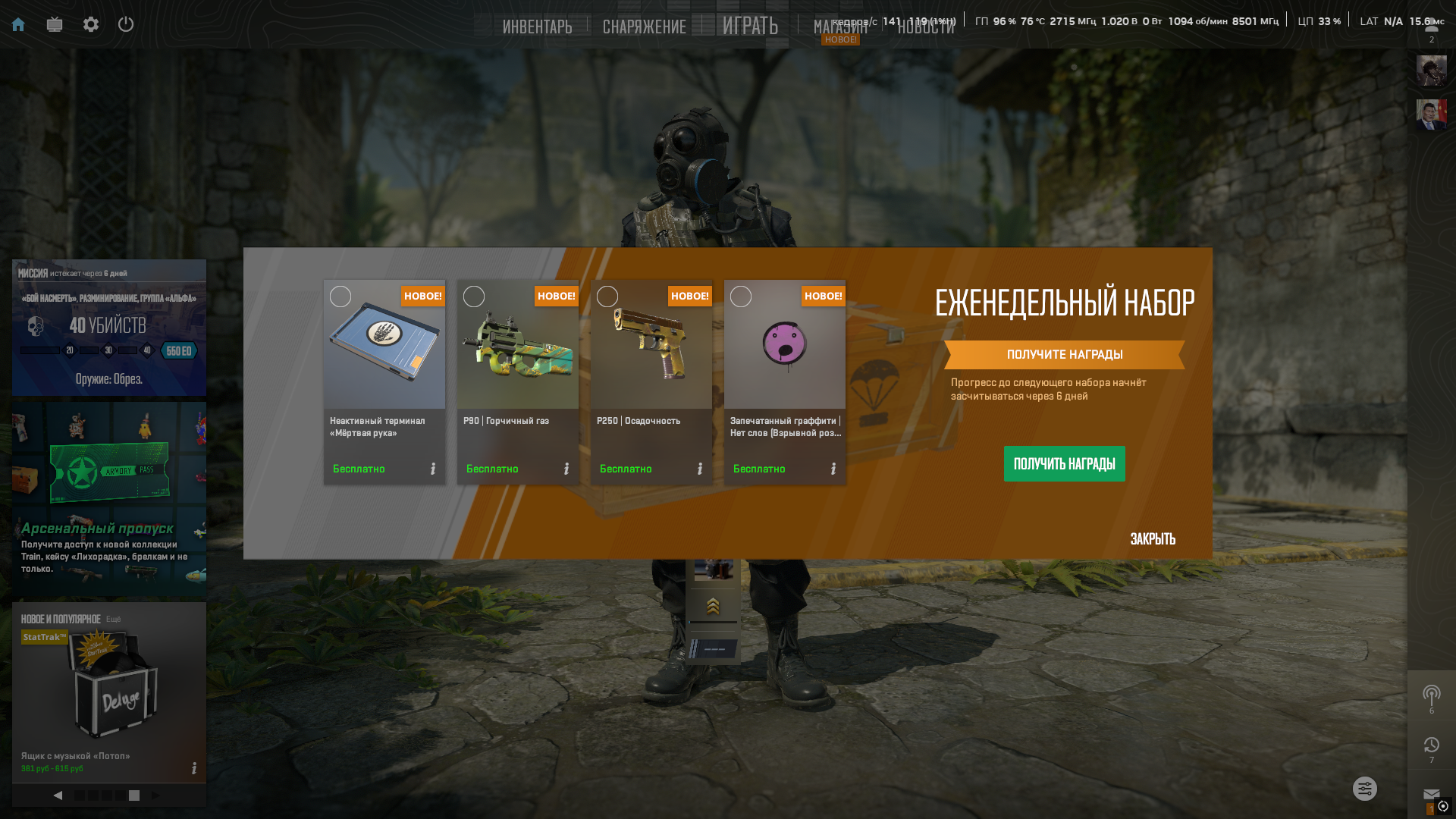Open the recent teammates history icon
The image size is (1456, 819).
click(1431, 745)
